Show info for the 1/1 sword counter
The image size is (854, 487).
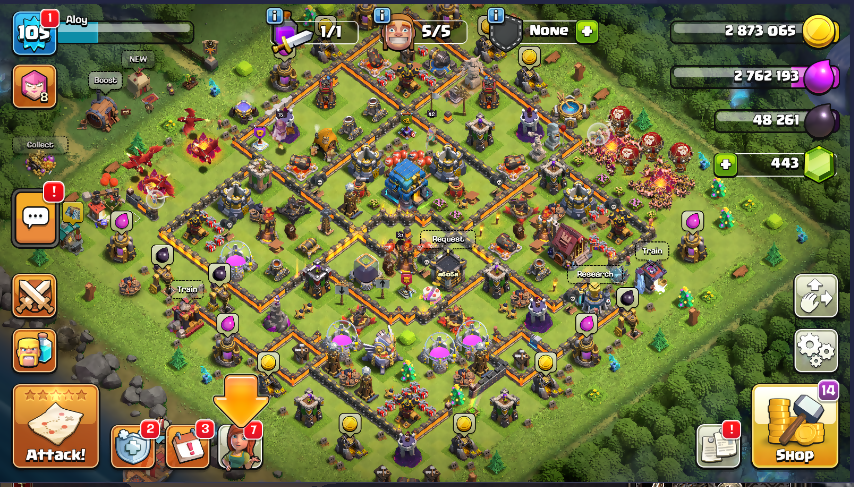coord(275,16)
